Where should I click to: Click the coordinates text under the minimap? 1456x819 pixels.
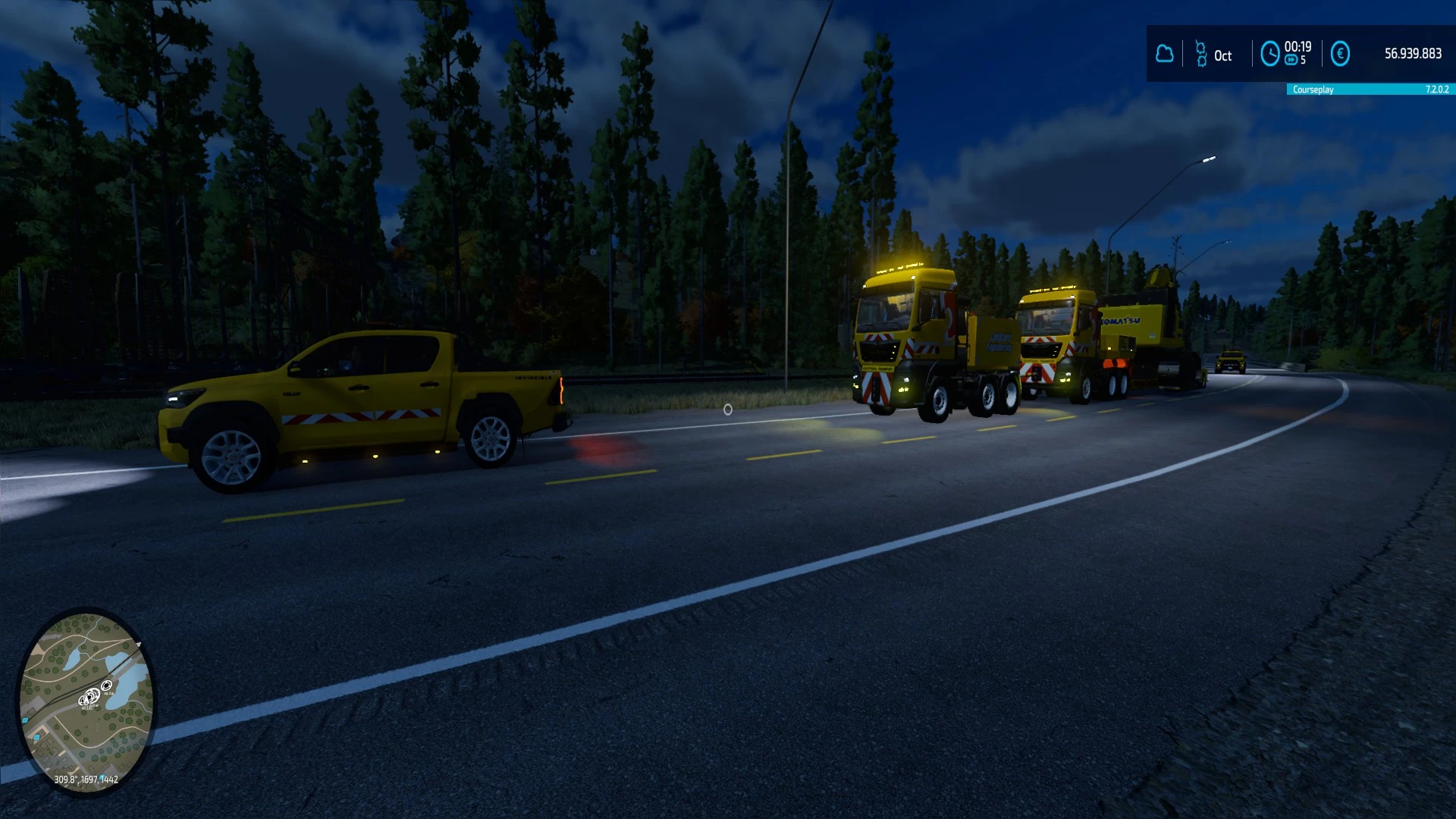coord(86,780)
